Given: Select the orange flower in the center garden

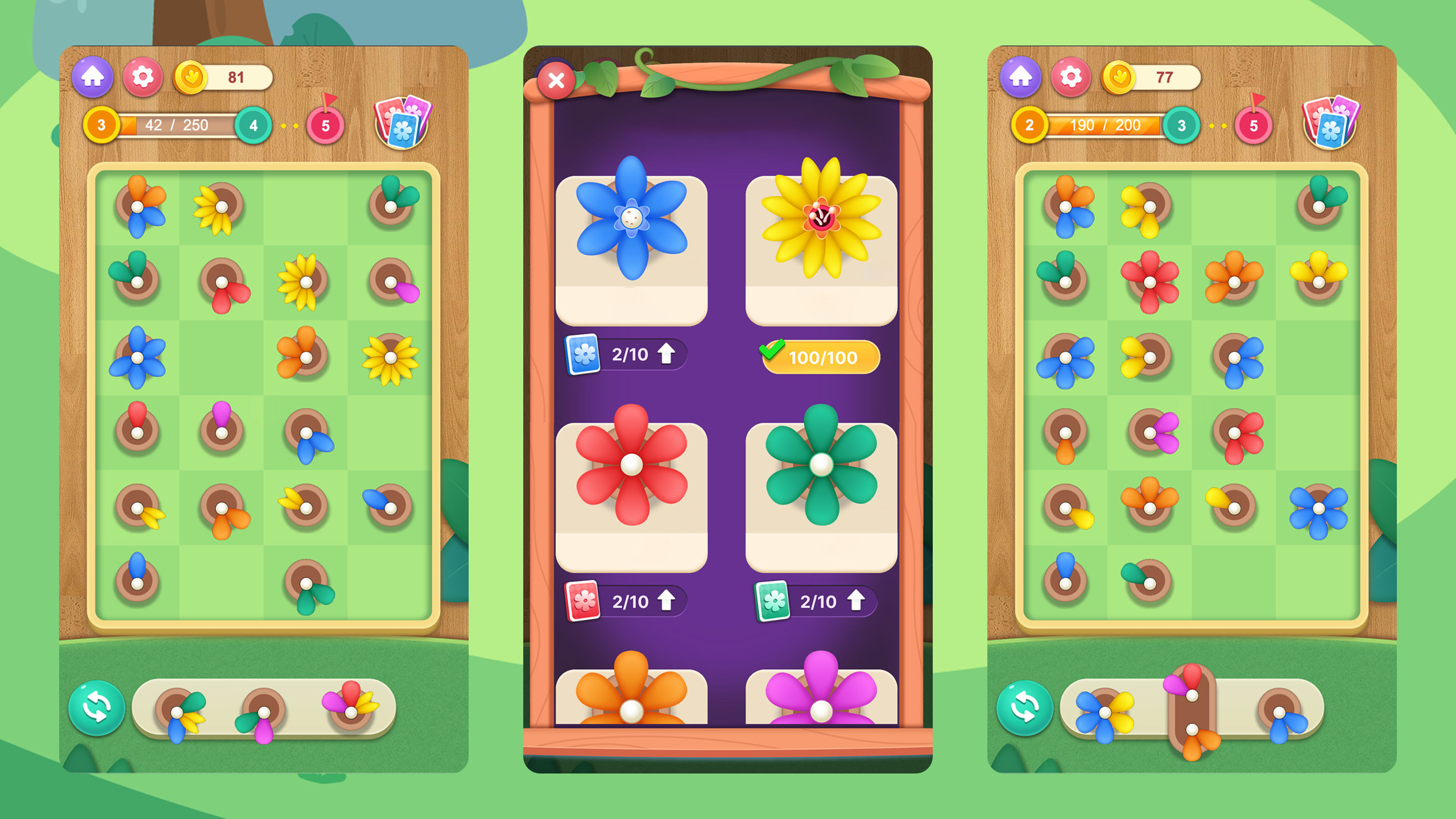Looking at the screenshot, I should (x=305, y=359).
